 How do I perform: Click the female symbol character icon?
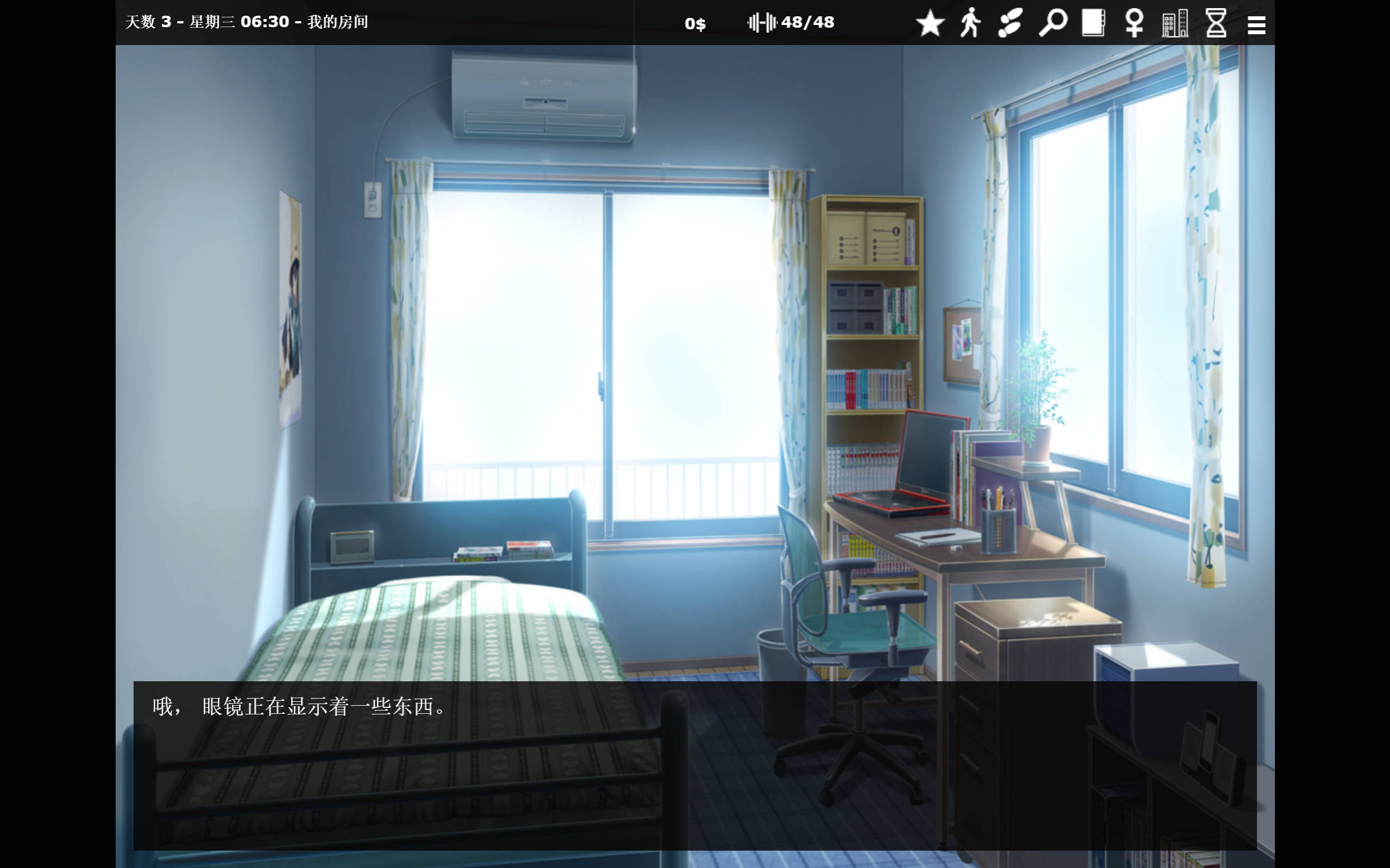(1134, 23)
